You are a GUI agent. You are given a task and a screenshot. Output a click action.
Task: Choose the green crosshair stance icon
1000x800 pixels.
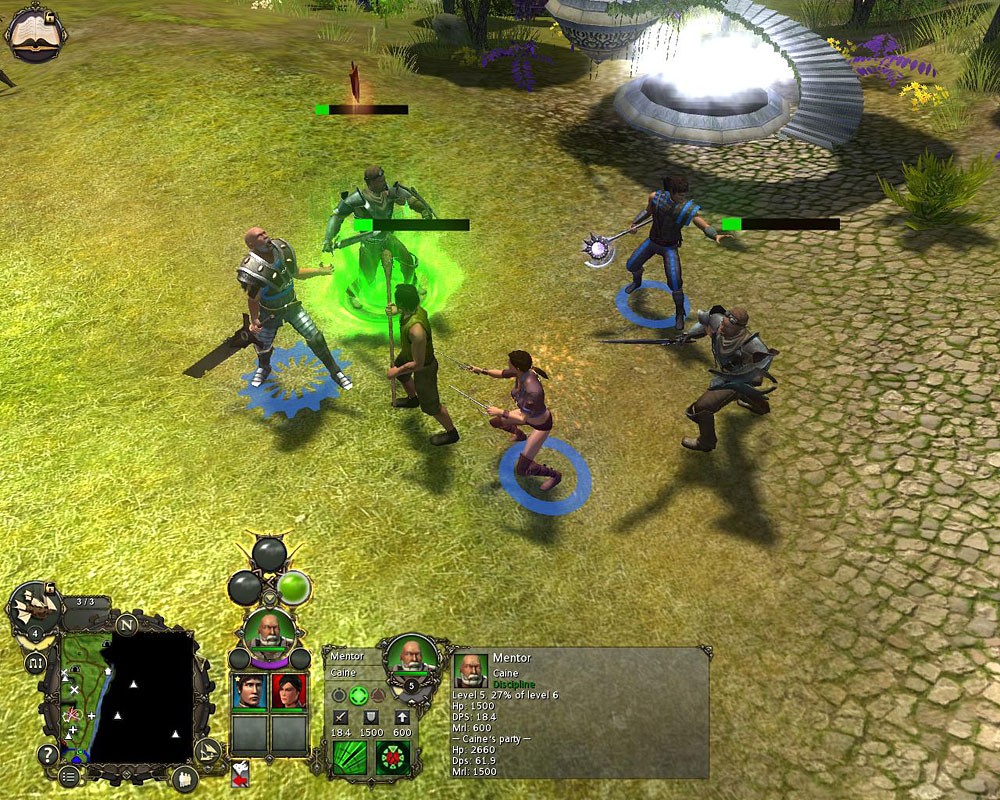click(359, 695)
